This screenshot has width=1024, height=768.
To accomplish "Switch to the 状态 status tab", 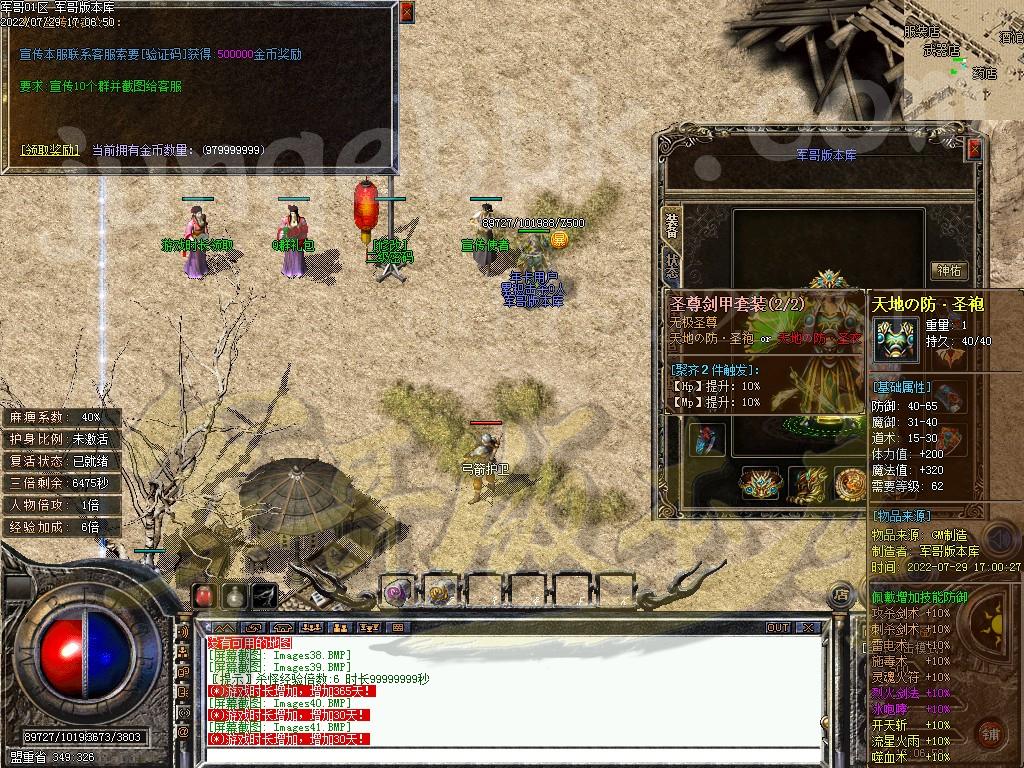I will (672, 268).
